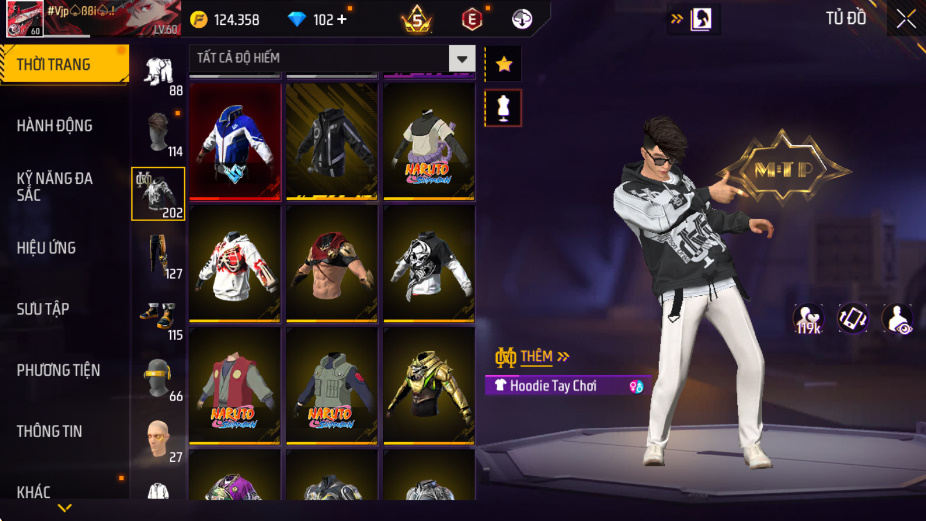Open the Tất Cả Độ Hiếm rarity dropdown
The image size is (926, 521).
pos(461,58)
